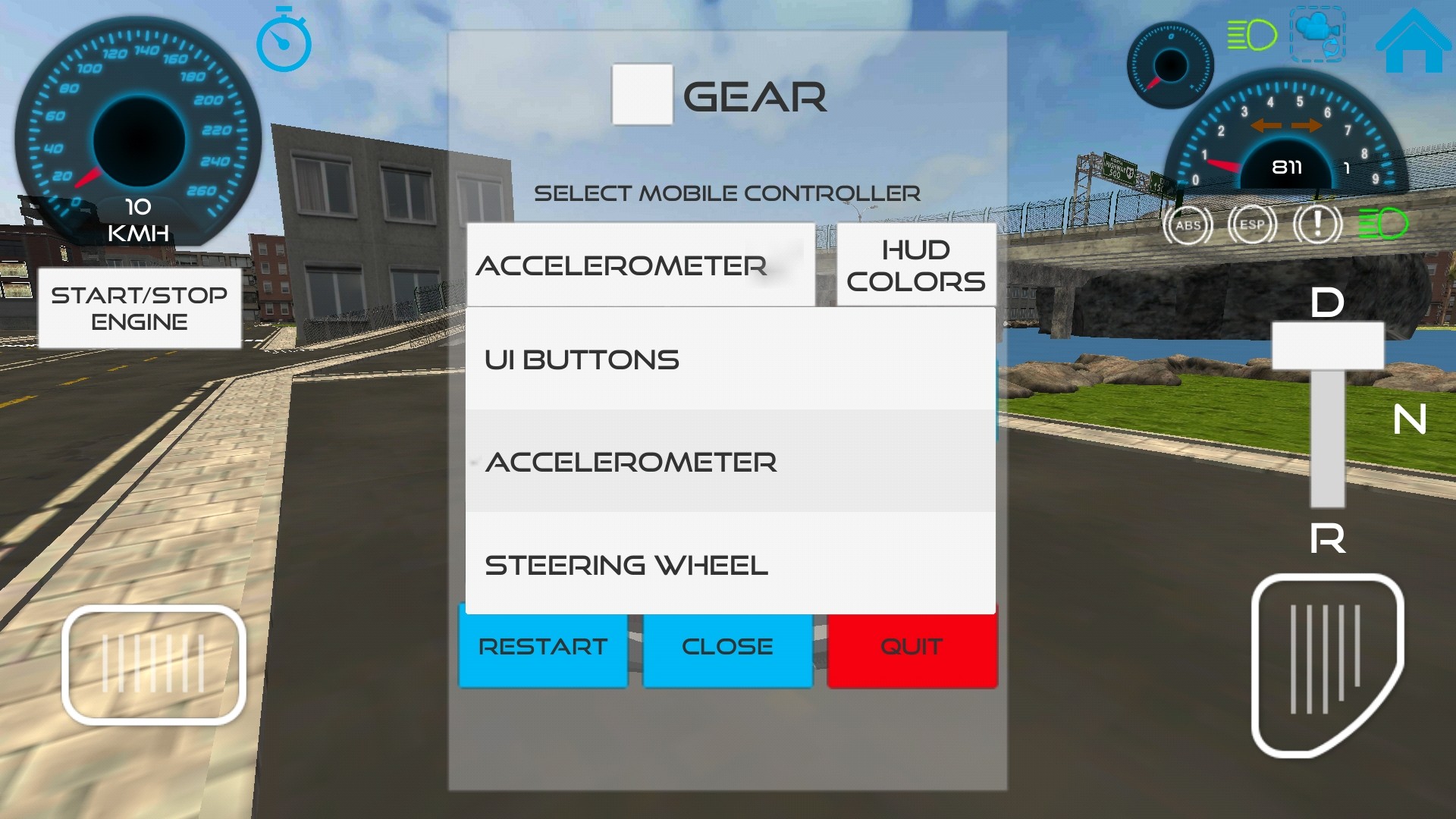
Task: Shift gear to Reverse (R)
Action: click(1327, 538)
